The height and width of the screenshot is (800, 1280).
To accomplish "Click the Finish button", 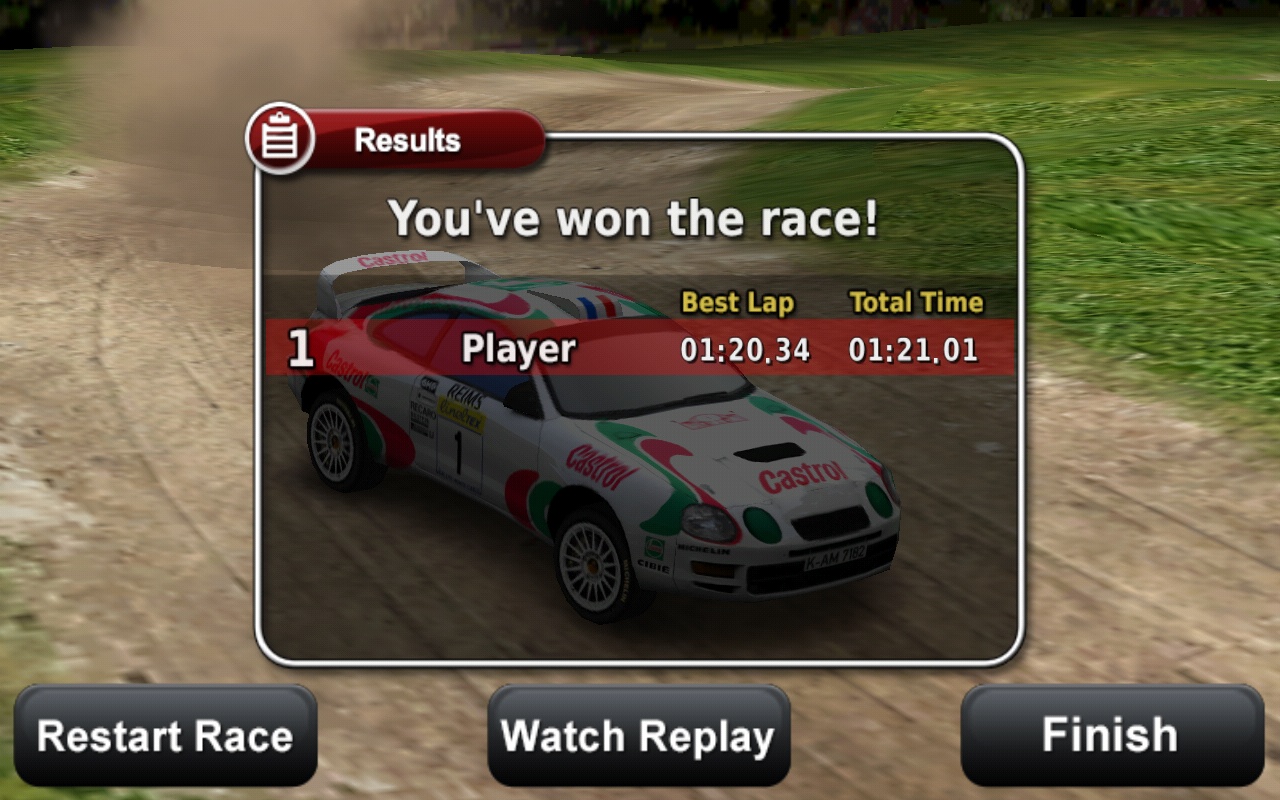I will coord(1111,736).
